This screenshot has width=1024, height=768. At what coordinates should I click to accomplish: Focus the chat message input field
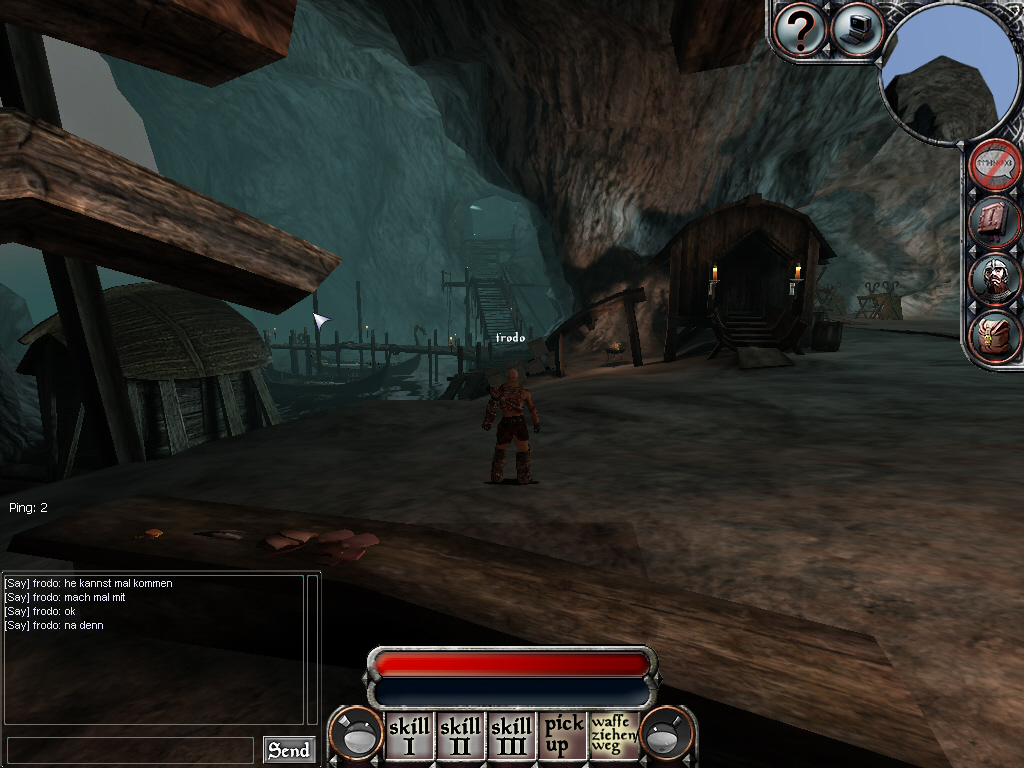[x=130, y=750]
